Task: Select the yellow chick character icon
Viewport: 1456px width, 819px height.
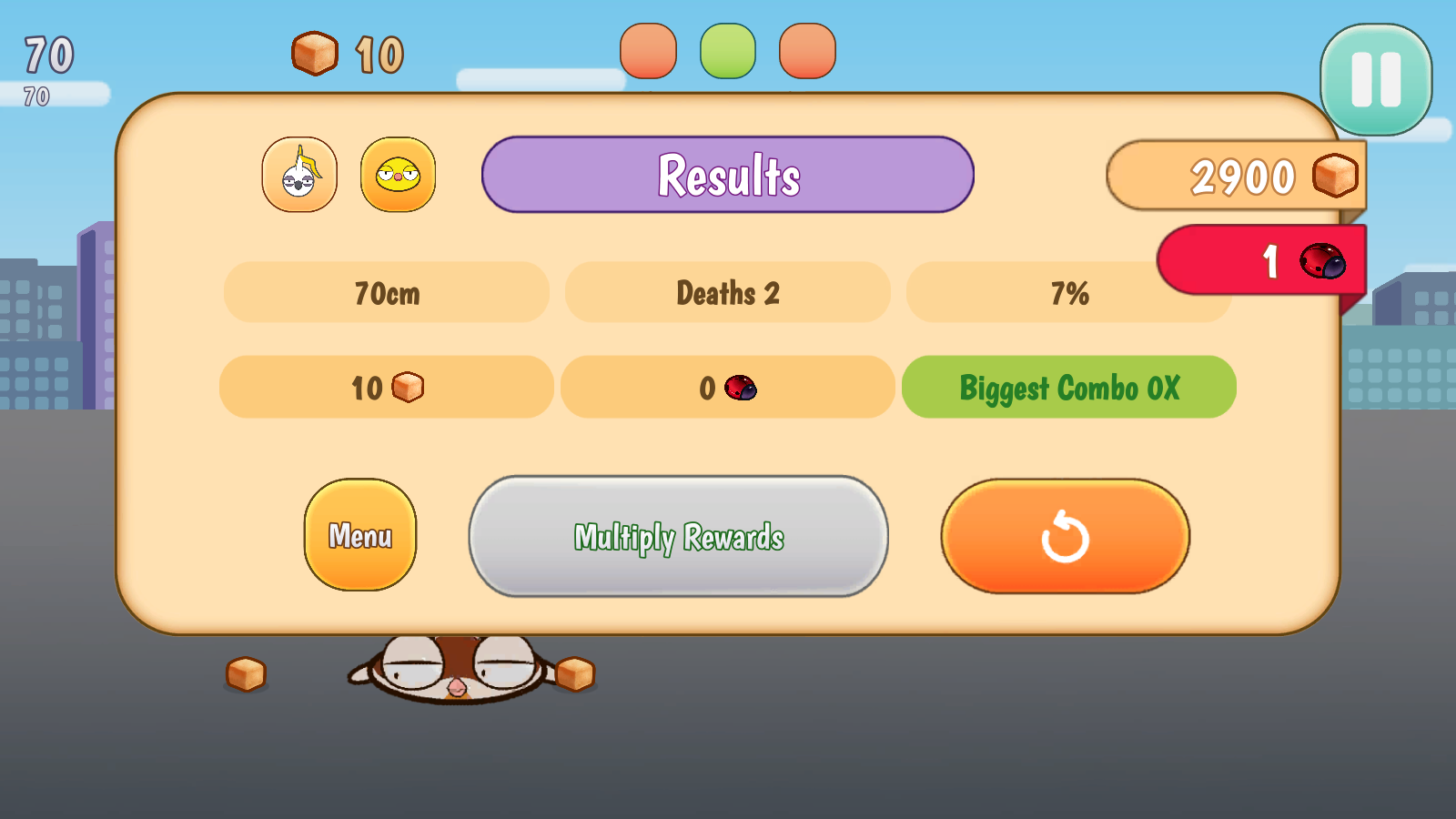Action: 398,175
